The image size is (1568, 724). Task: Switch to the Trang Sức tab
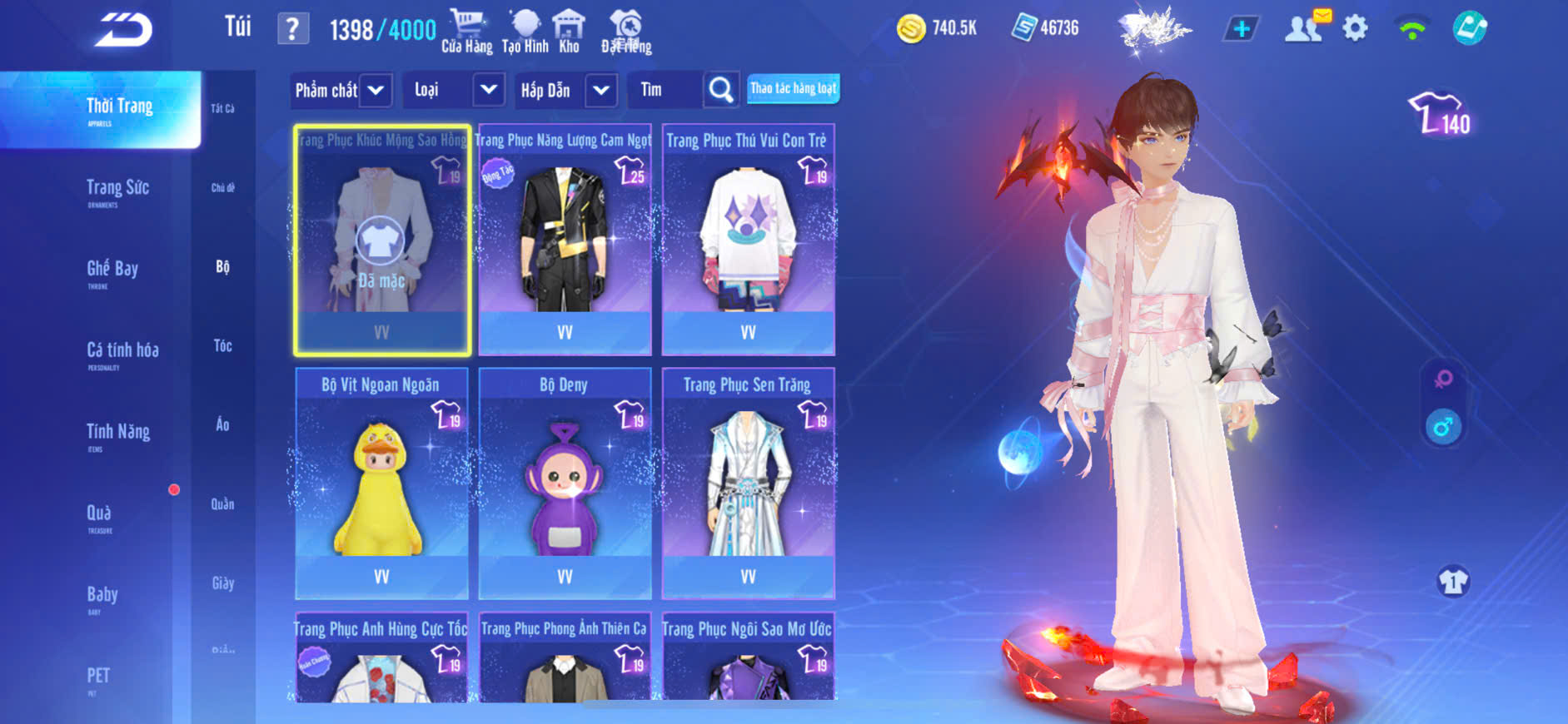click(117, 189)
